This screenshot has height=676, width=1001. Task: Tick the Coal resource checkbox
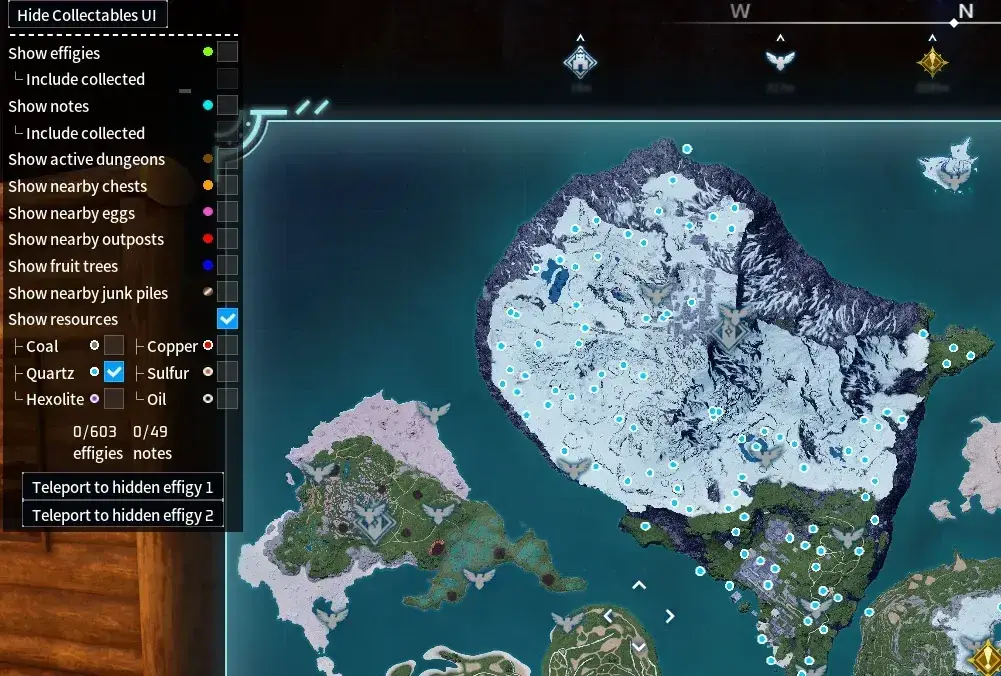pyautogui.click(x=114, y=345)
